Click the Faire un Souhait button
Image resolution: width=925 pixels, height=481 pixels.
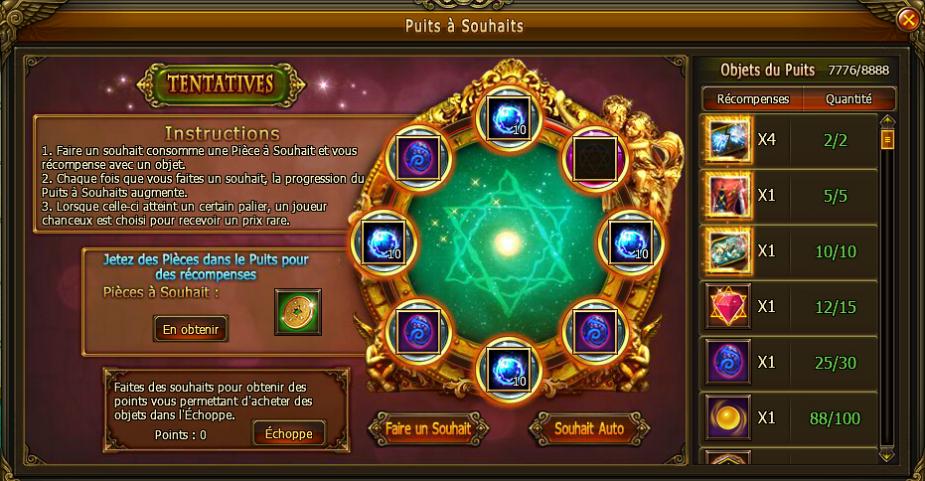(x=429, y=428)
